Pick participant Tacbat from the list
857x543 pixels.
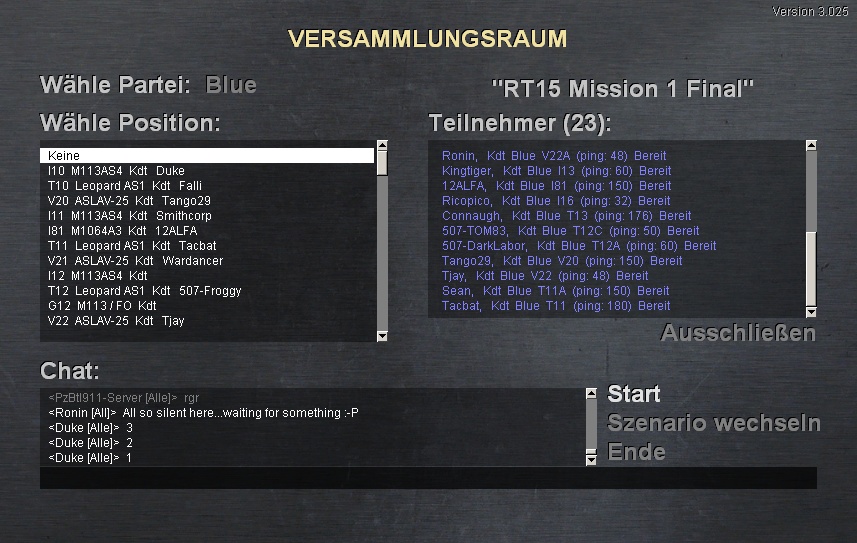pyautogui.click(x=555, y=306)
